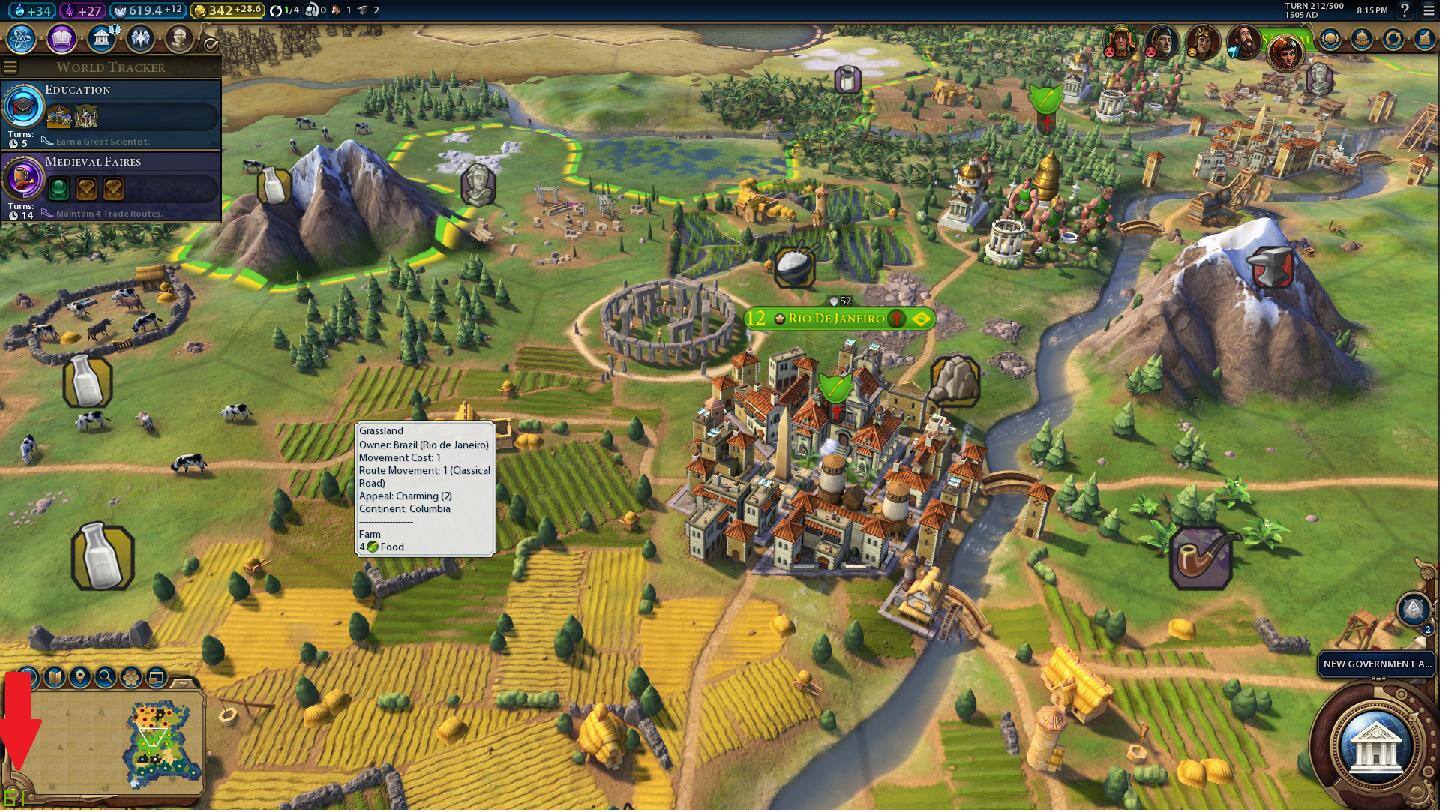Screen dimensions: 1444x812
Task: Open the map pin placement tool
Action: (80, 678)
